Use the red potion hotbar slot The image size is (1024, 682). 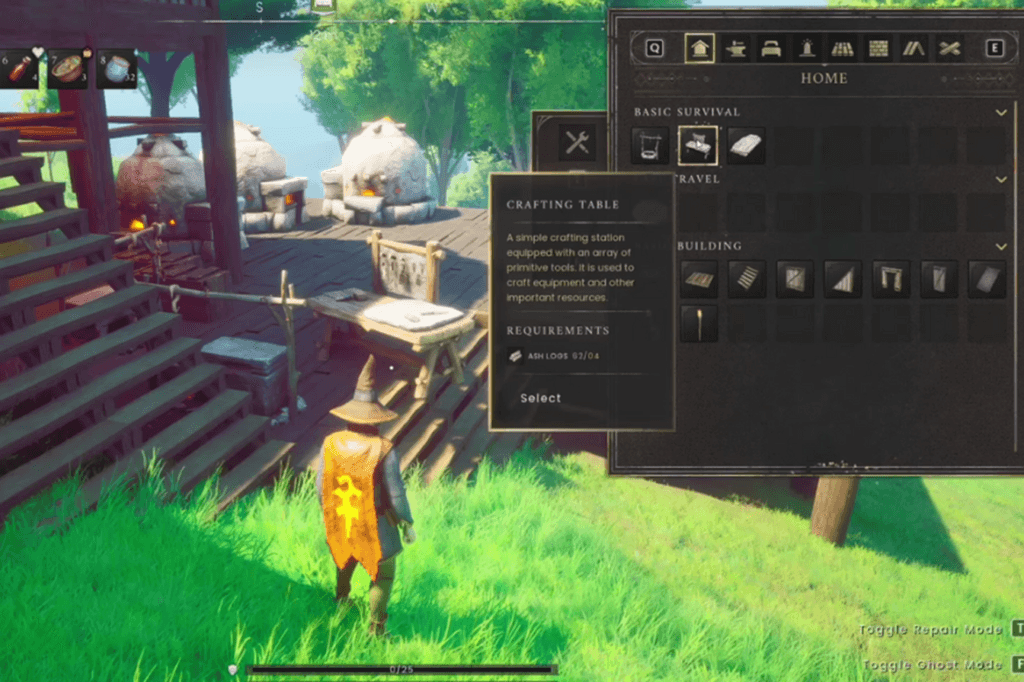18,69
